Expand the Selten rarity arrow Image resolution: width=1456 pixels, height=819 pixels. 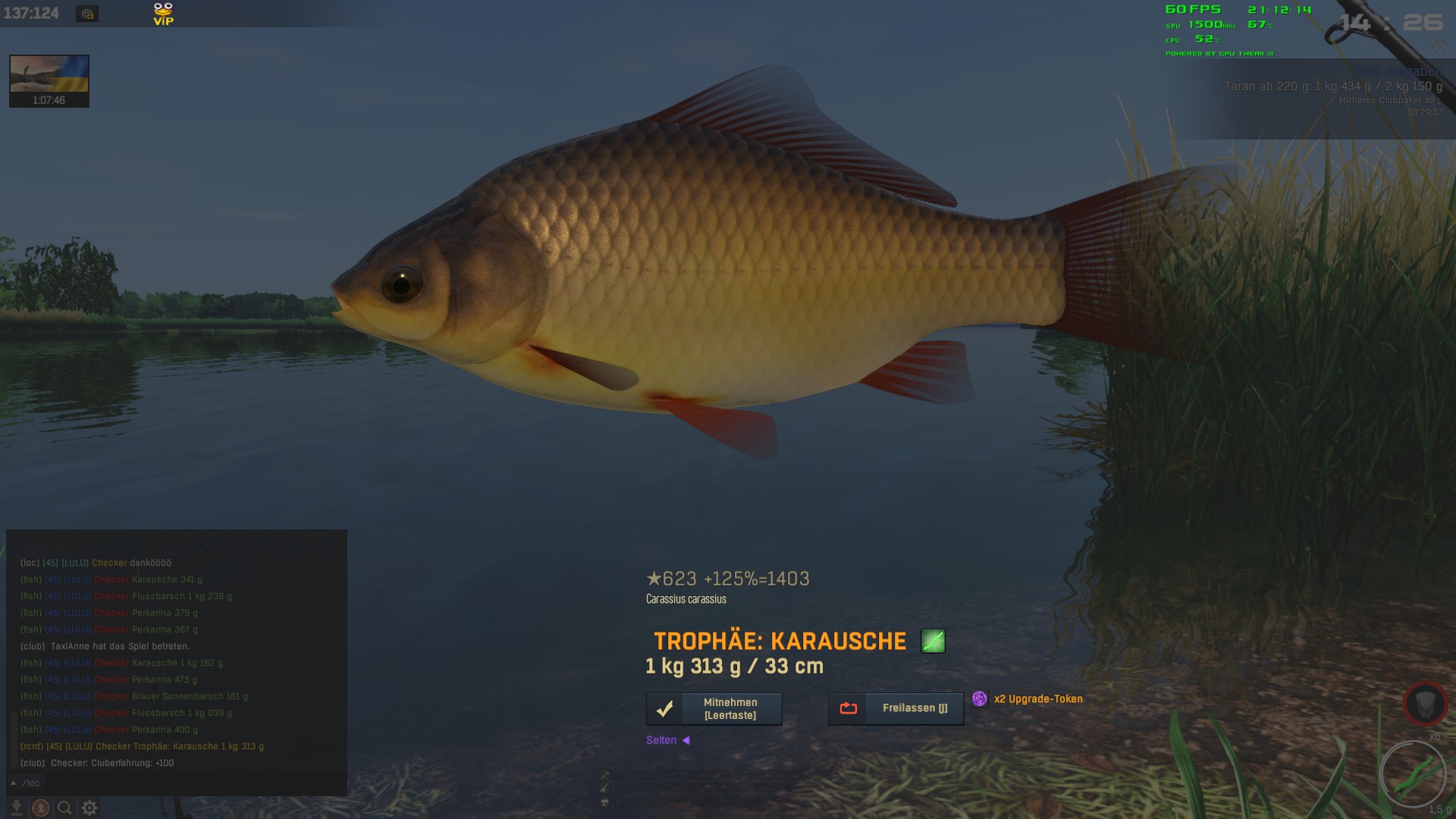pos(686,740)
